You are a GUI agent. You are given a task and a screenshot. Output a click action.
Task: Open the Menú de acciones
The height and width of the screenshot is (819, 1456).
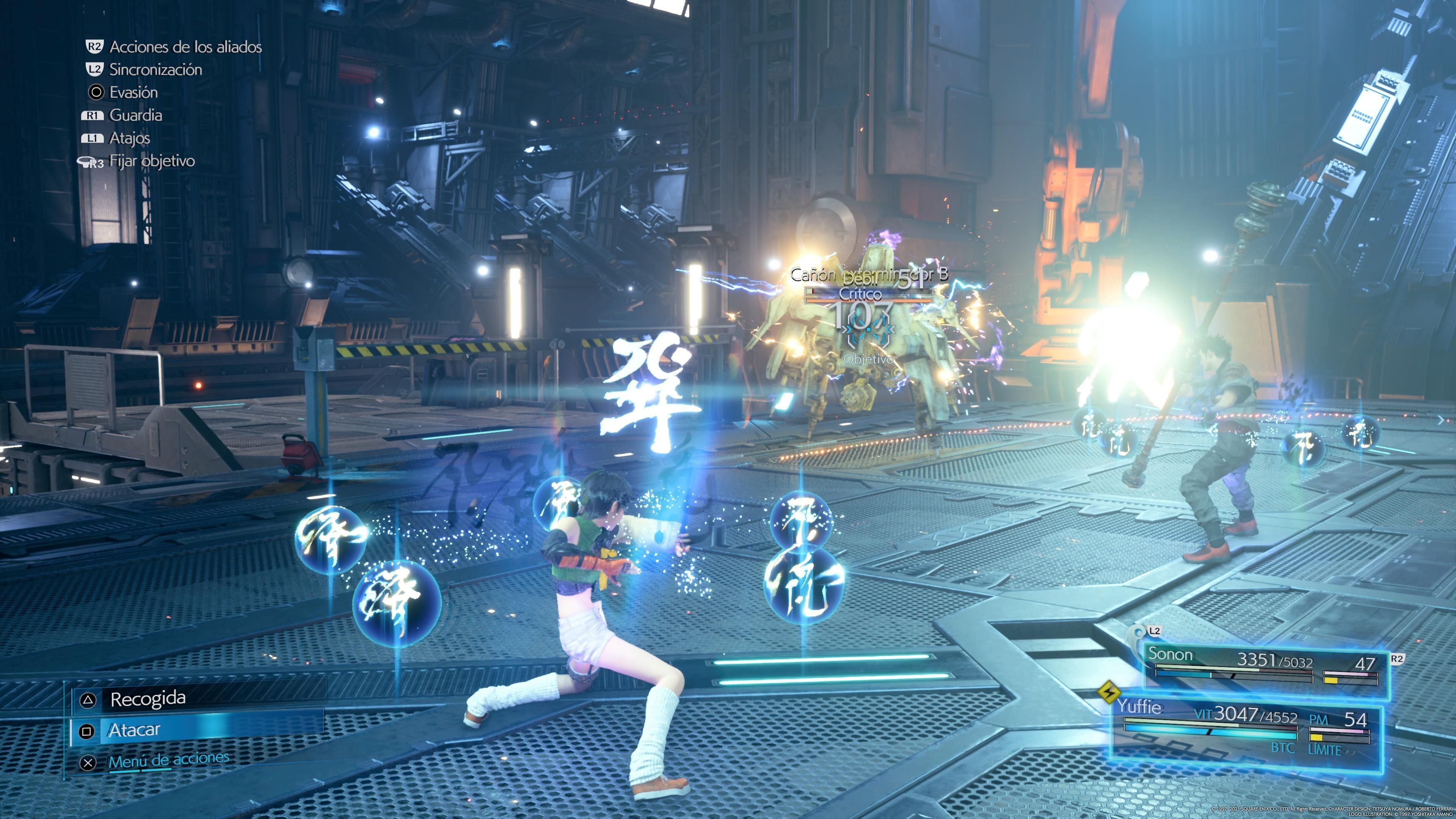tap(168, 761)
